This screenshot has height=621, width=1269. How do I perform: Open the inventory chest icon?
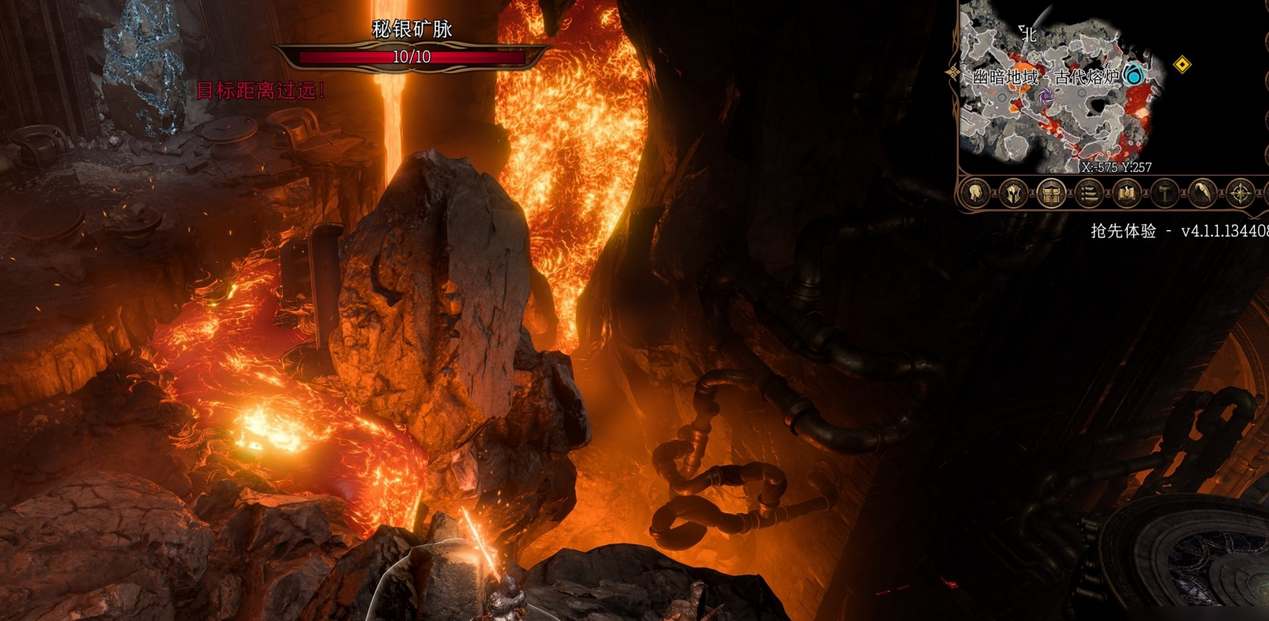pyautogui.click(x=1050, y=192)
